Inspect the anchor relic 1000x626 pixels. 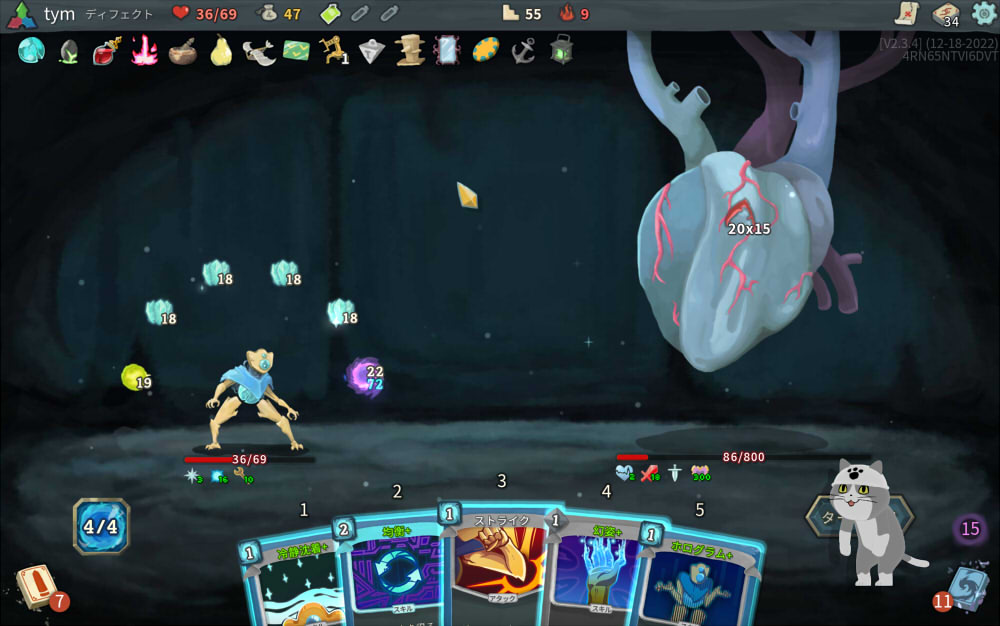(522, 50)
